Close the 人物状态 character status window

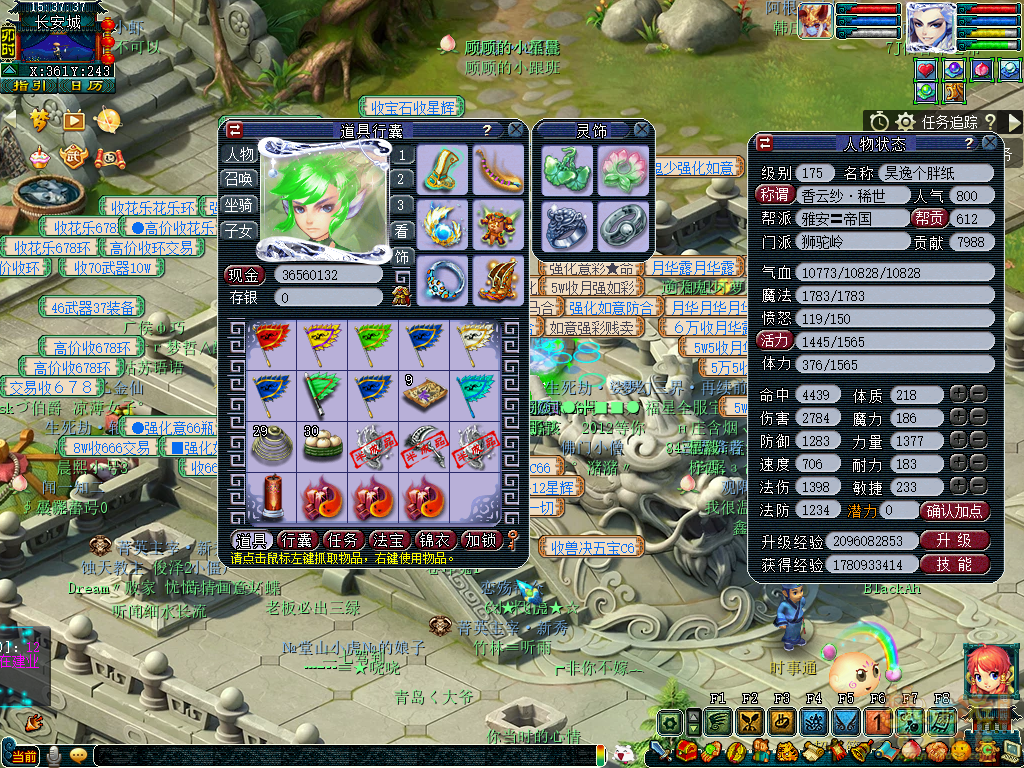[990, 143]
